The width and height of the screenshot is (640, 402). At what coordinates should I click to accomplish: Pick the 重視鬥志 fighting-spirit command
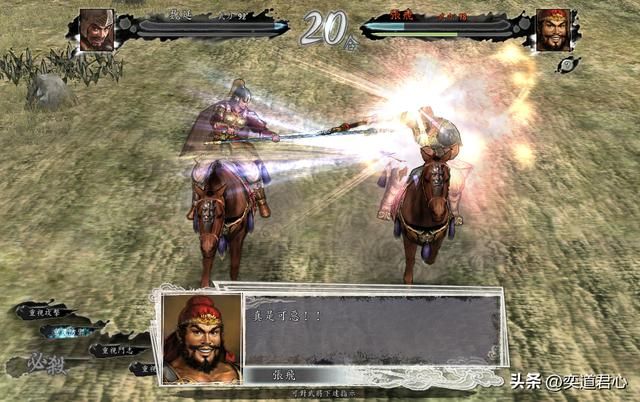[116, 350]
